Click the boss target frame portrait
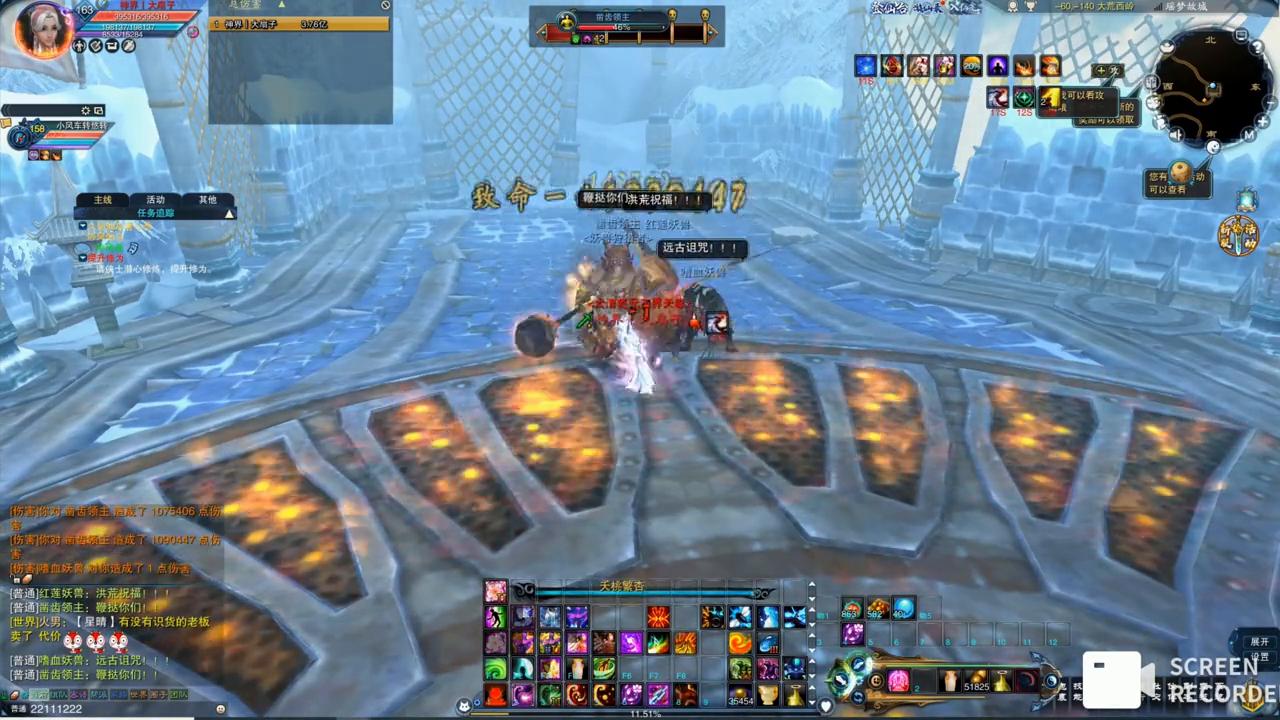The image size is (1280, 720). tap(567, 21)
